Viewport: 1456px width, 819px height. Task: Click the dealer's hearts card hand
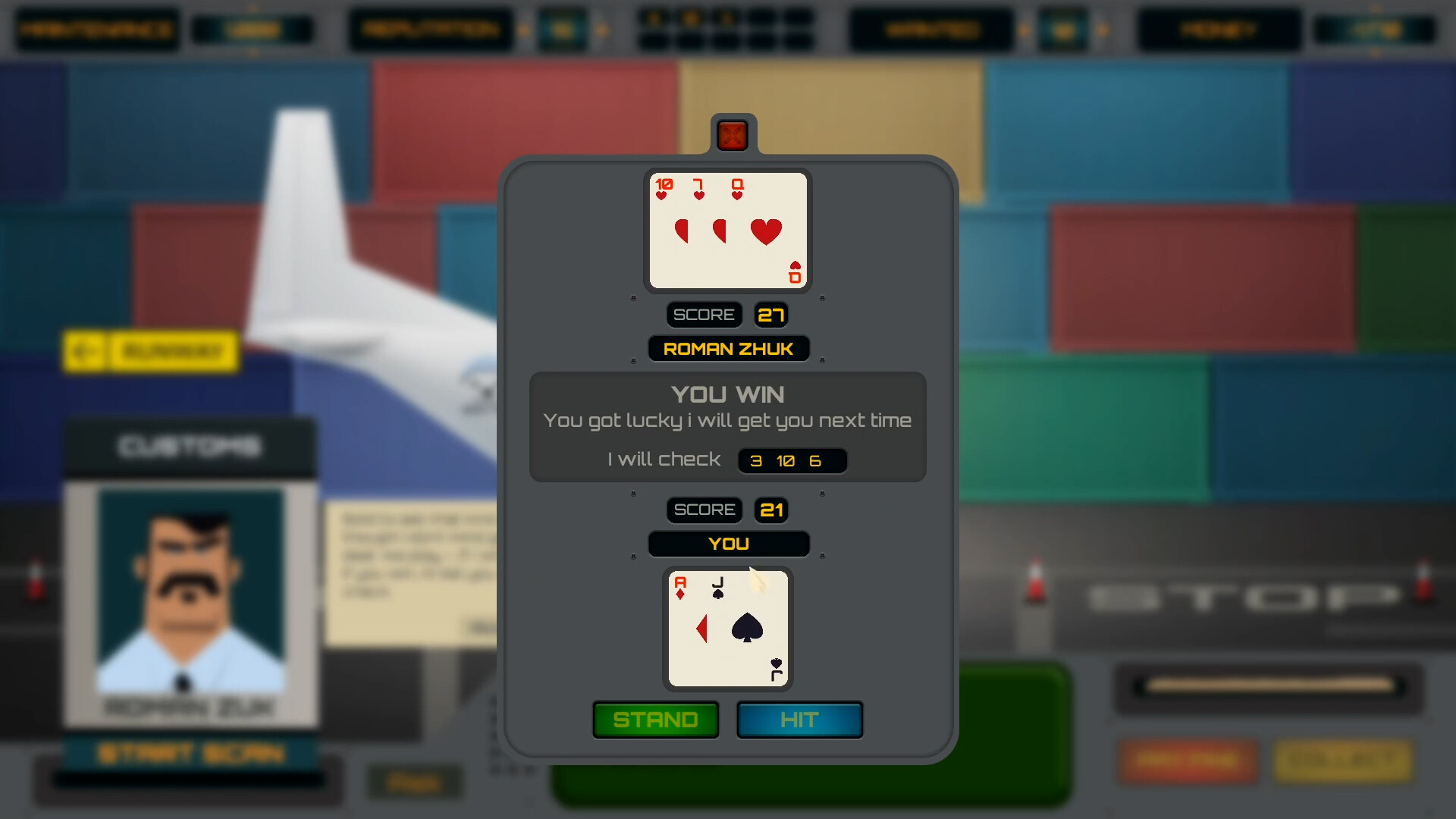coord(727,231)
